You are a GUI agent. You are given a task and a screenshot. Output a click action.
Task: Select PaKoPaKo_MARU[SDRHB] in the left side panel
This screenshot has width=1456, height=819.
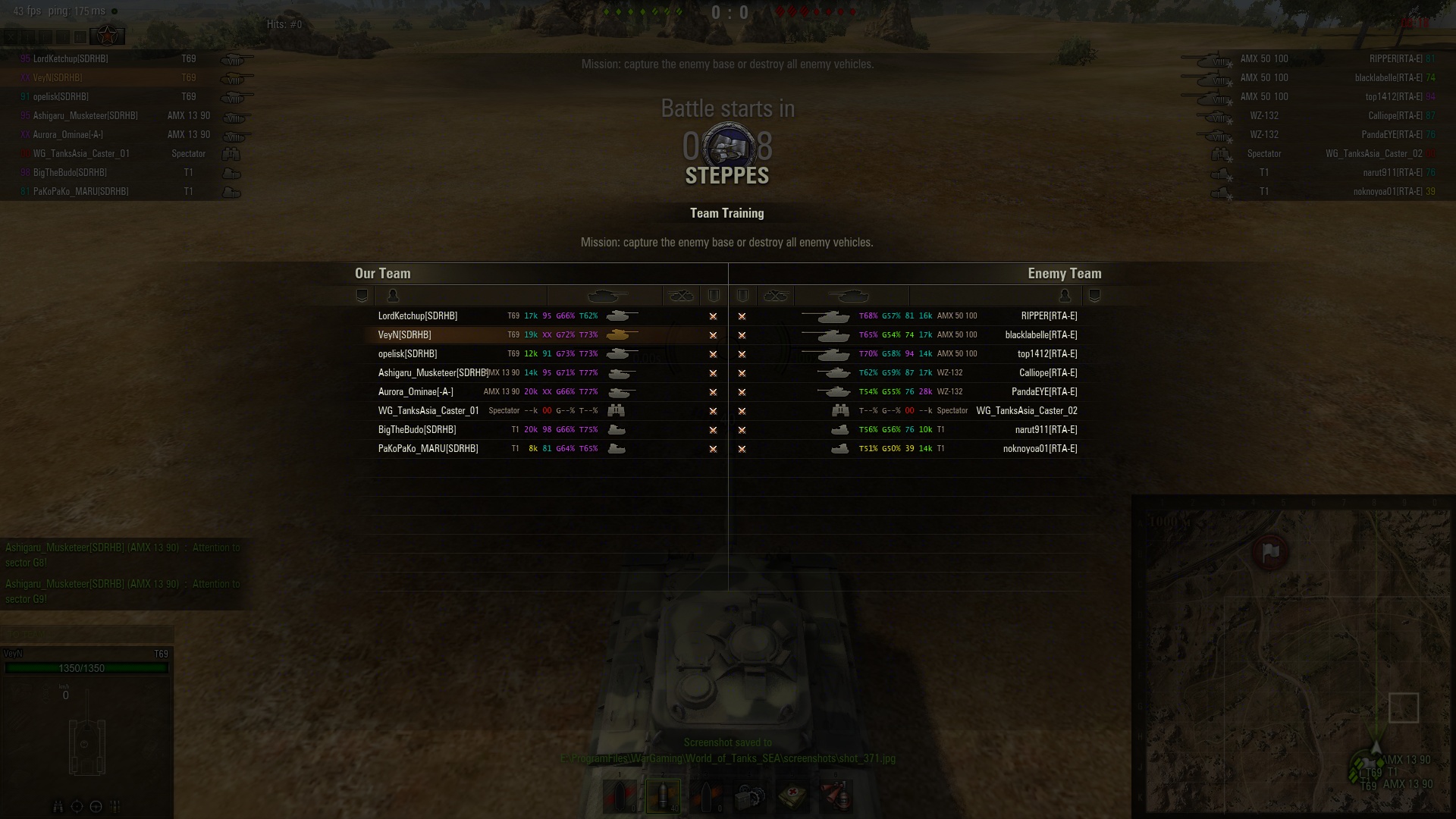click(80, 192)
